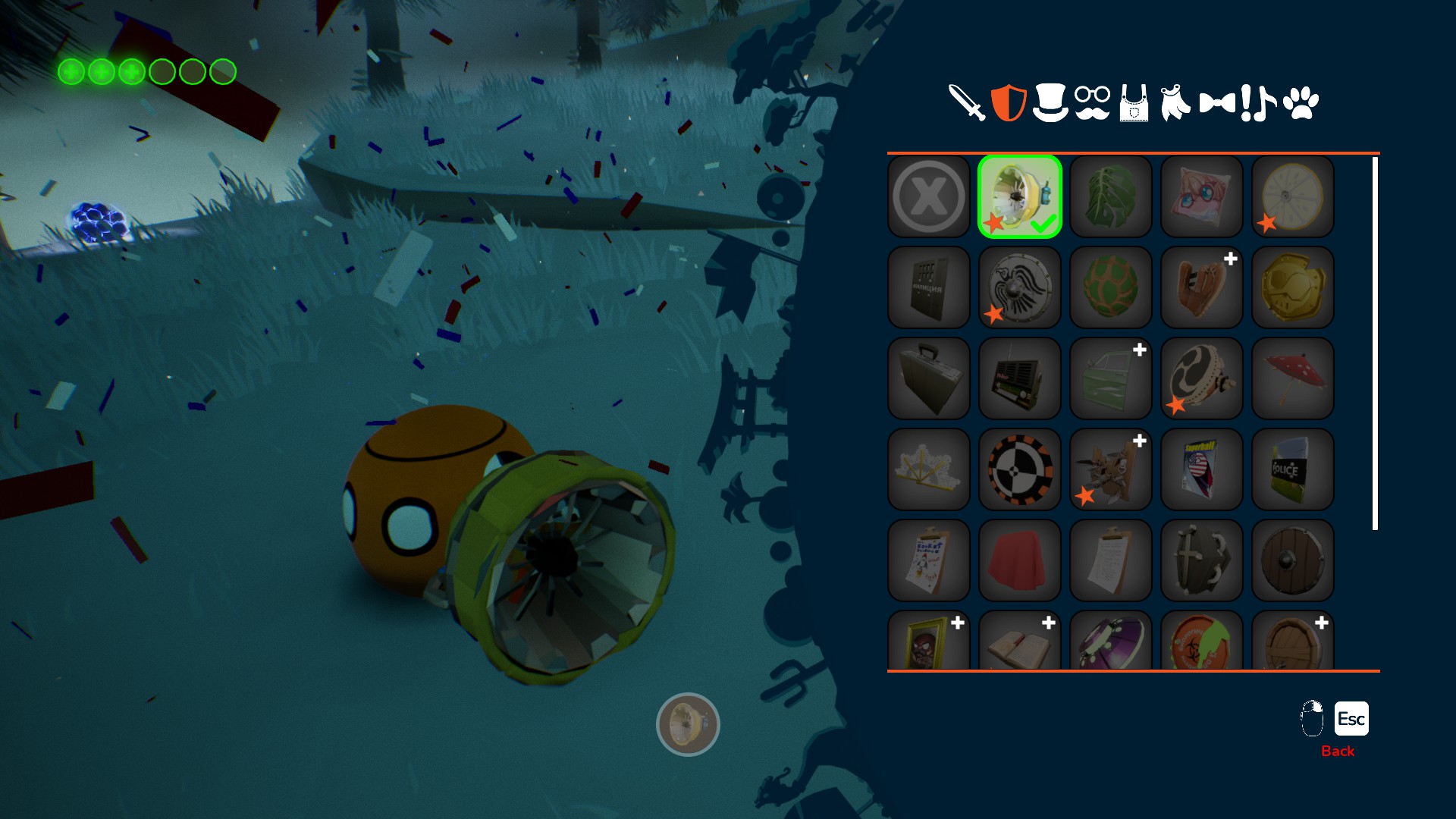
Task: Pick the anime pillow shield
Action: point(1202,196)
